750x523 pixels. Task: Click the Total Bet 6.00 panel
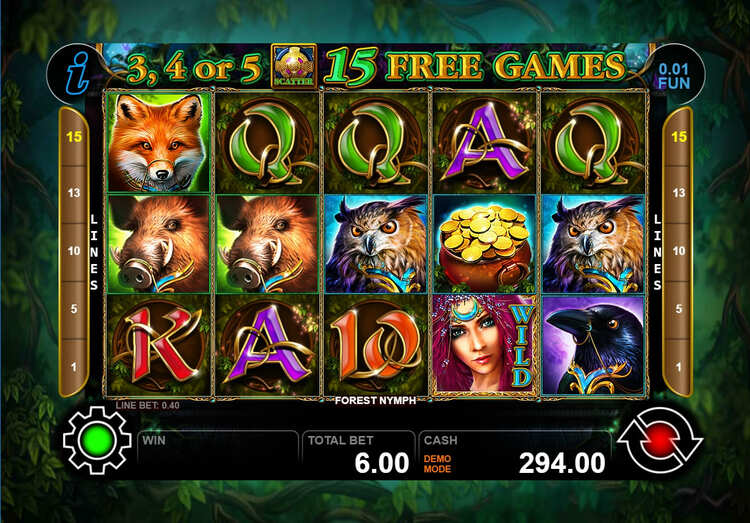coord(359,453)
